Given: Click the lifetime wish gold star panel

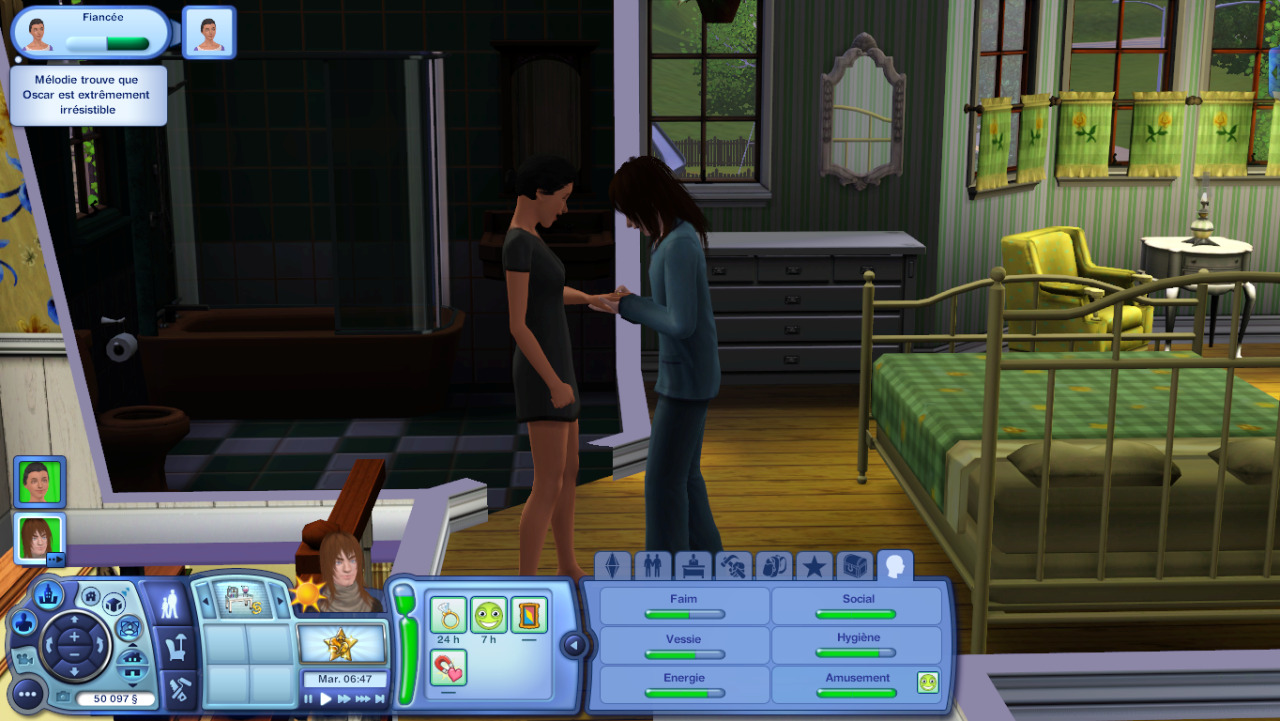Looking at the screenshot, I should pyautogui.click(x=342, y=643).
